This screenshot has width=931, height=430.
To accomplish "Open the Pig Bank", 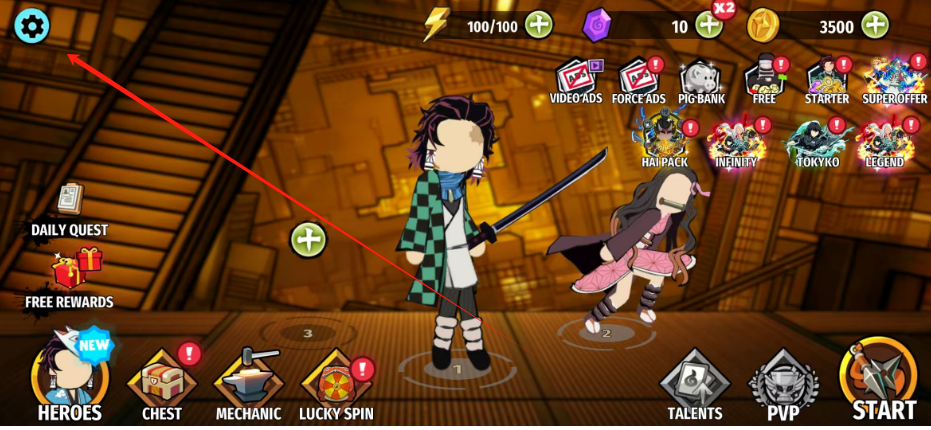I will [x=700, y=79].
